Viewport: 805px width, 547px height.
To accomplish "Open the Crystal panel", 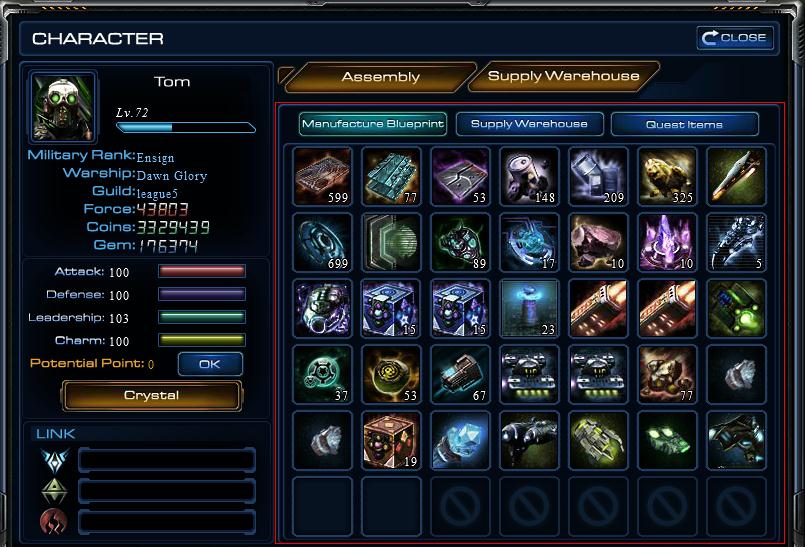I will 152,396.
